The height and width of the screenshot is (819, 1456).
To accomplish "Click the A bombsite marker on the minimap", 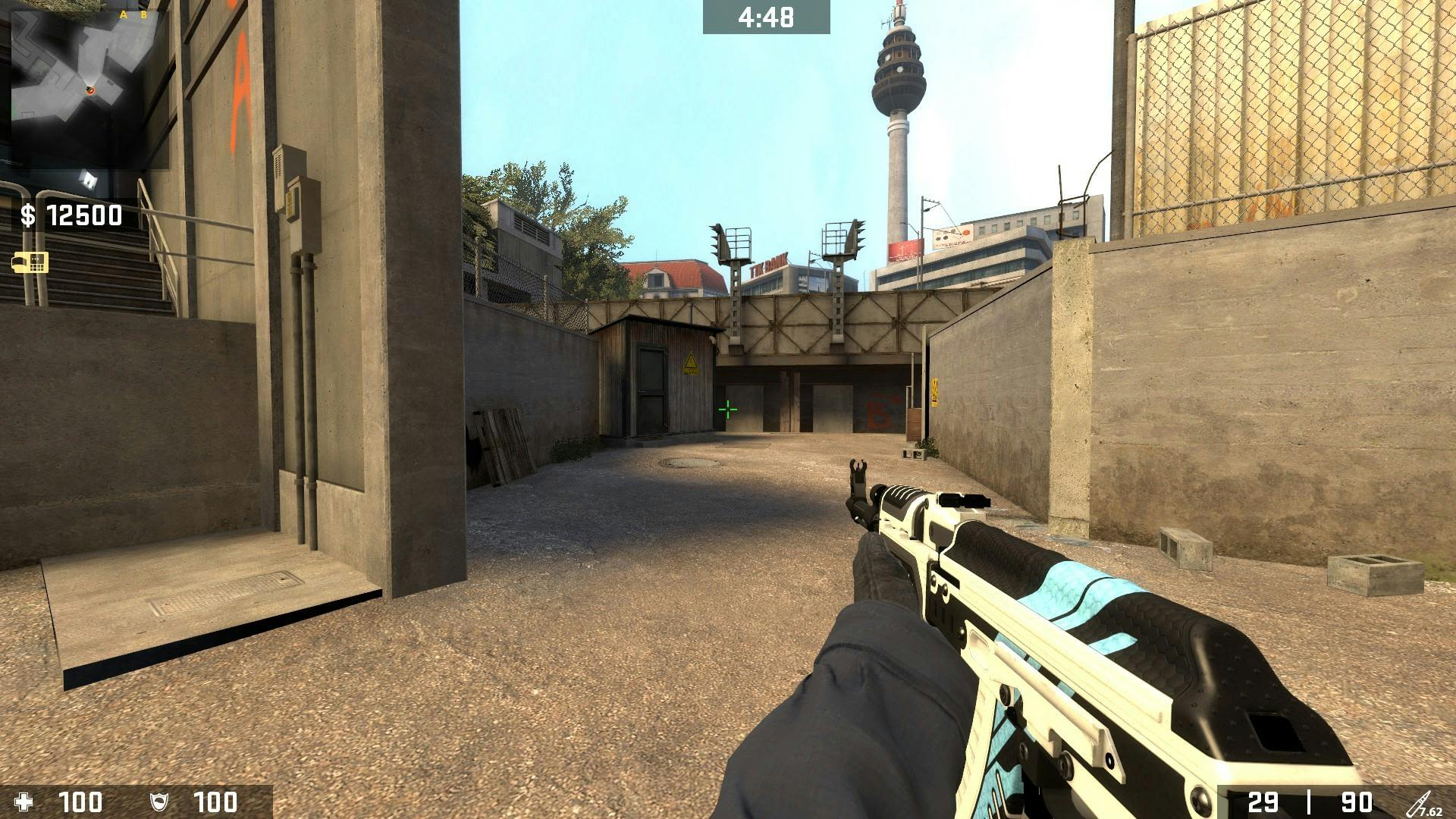I will point(123,14).
